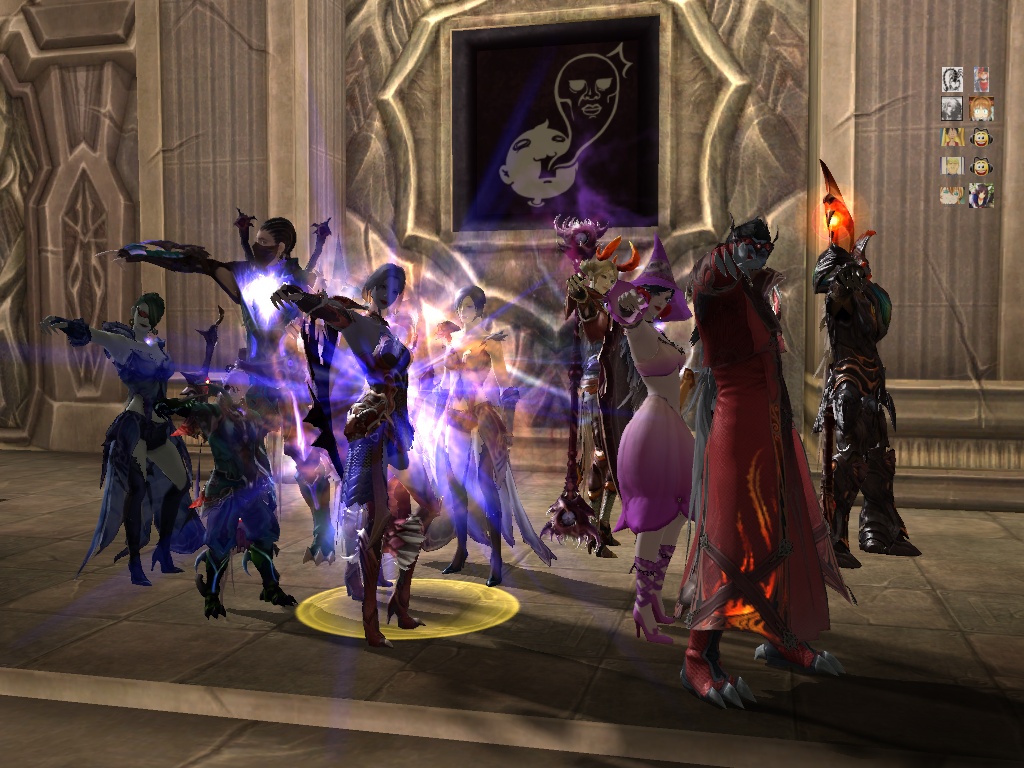The image size is (1024, 768).
Task: Select the straw hat anime boy avatar
Action: point(952,137)
